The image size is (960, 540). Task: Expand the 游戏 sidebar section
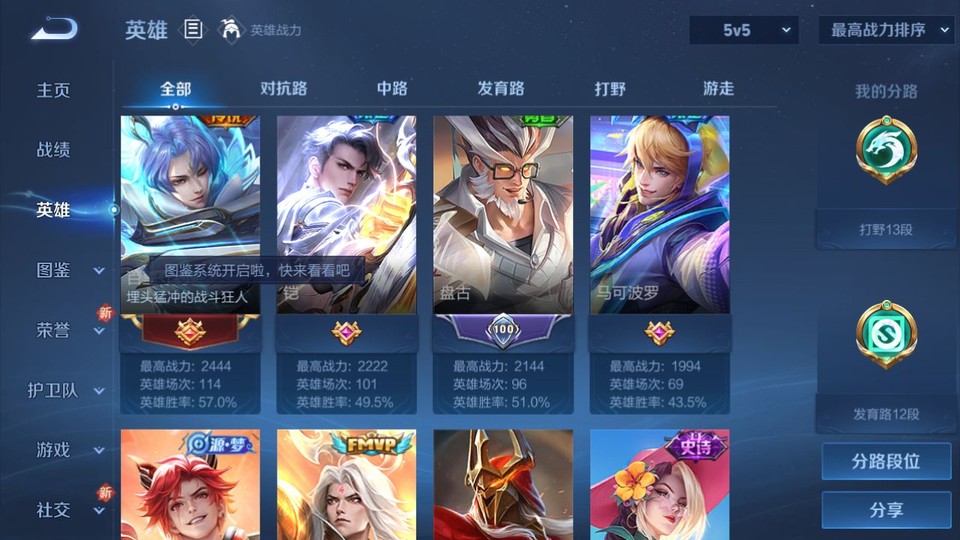[68, 450]
